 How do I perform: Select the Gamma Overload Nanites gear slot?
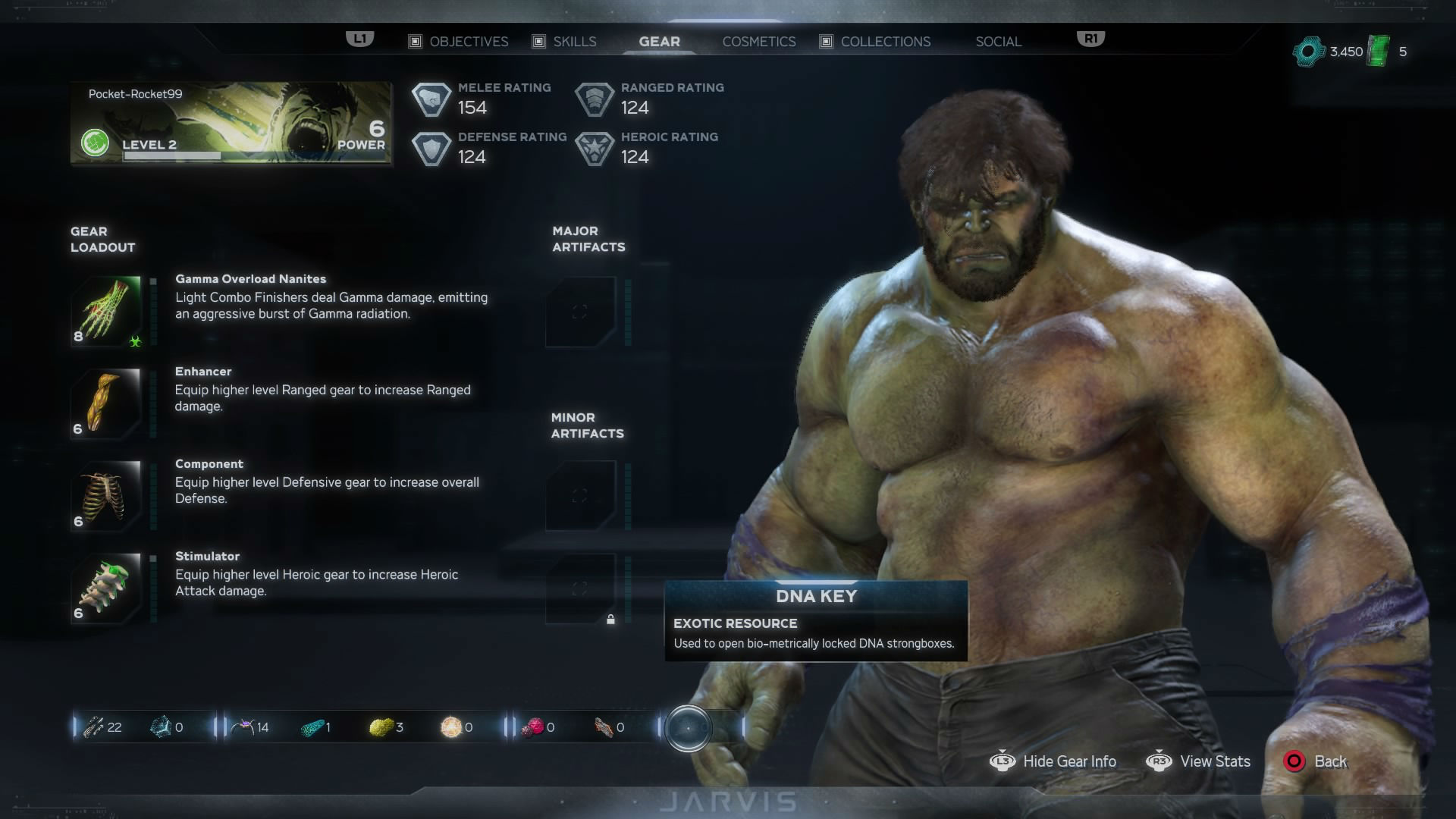coord(107,311)
